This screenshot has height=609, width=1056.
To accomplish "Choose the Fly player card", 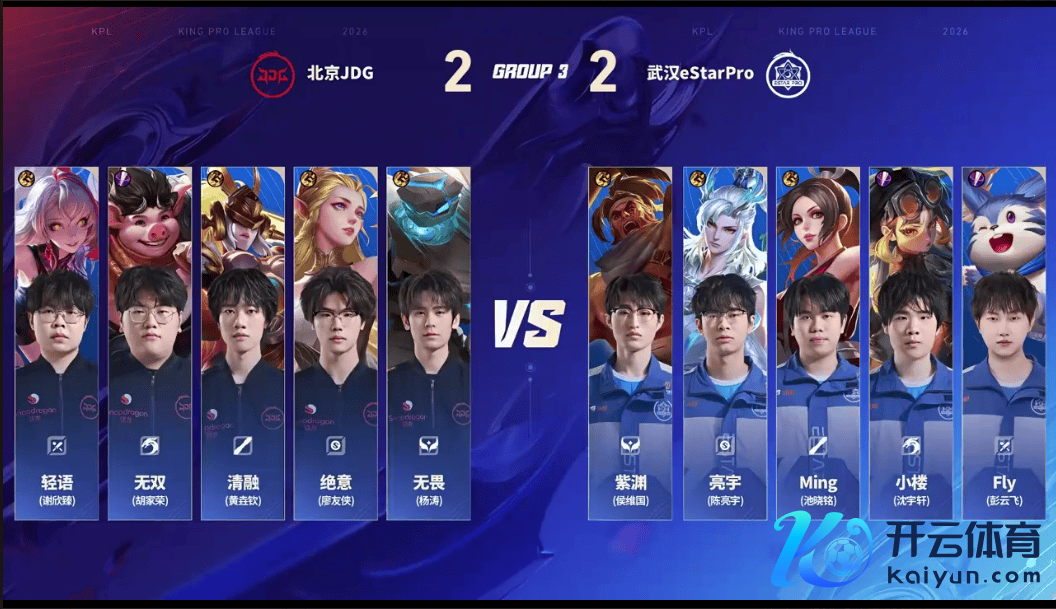I will [x=1004, y=343].
